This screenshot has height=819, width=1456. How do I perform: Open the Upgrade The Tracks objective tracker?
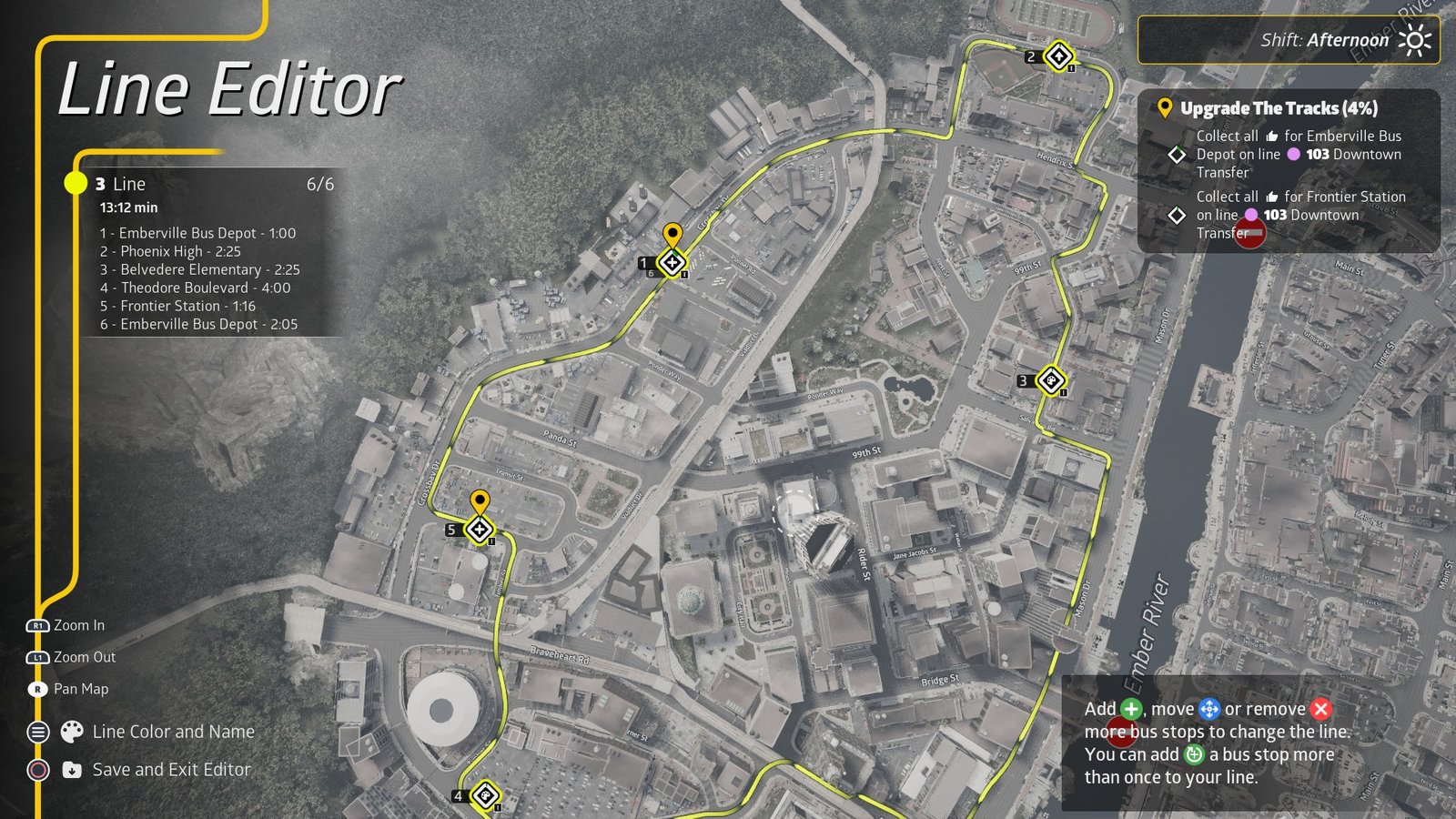point(1279,108)
